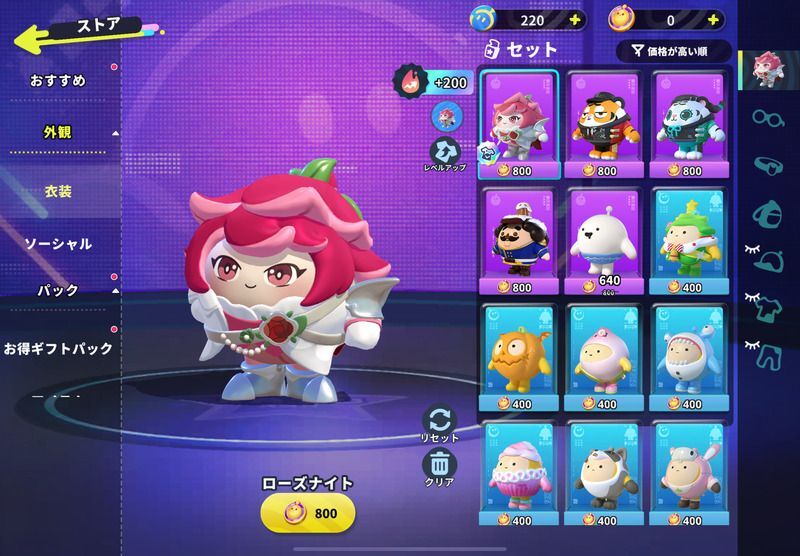The height and width of the screenshot is (556, 800).
Task: Choose the white ghost costume priced 640
Action: pyautogui.click(x=605, y=238)
